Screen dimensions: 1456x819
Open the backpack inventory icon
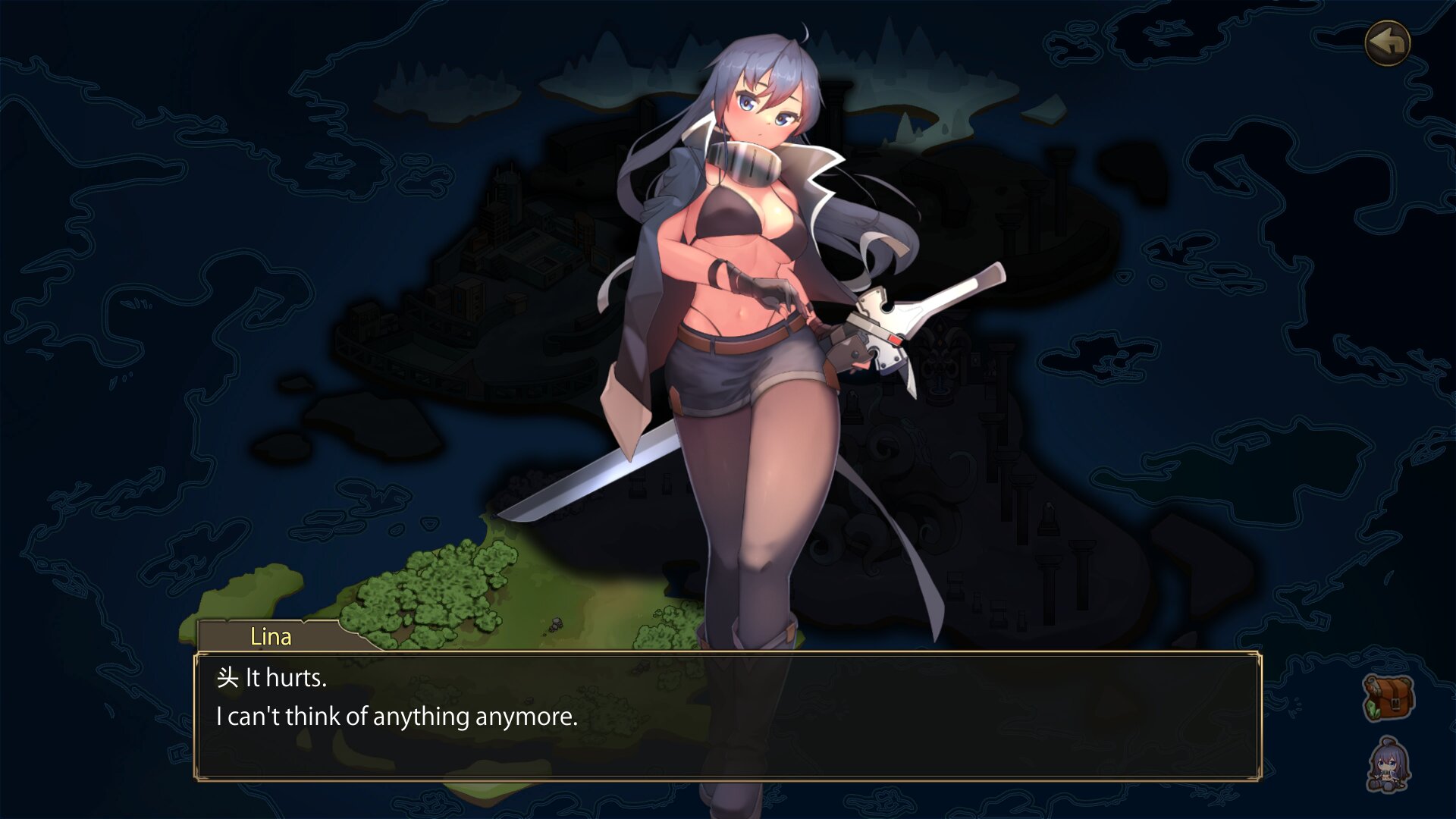click(1389, 698)
